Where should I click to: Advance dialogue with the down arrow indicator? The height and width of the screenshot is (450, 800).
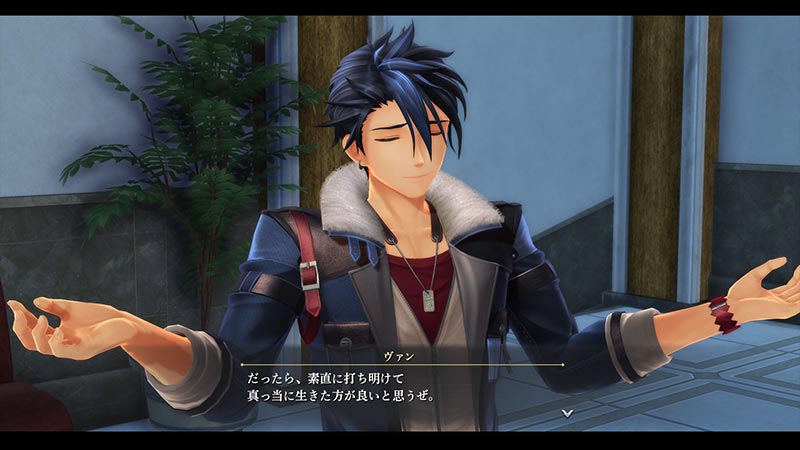click(567, 411)
